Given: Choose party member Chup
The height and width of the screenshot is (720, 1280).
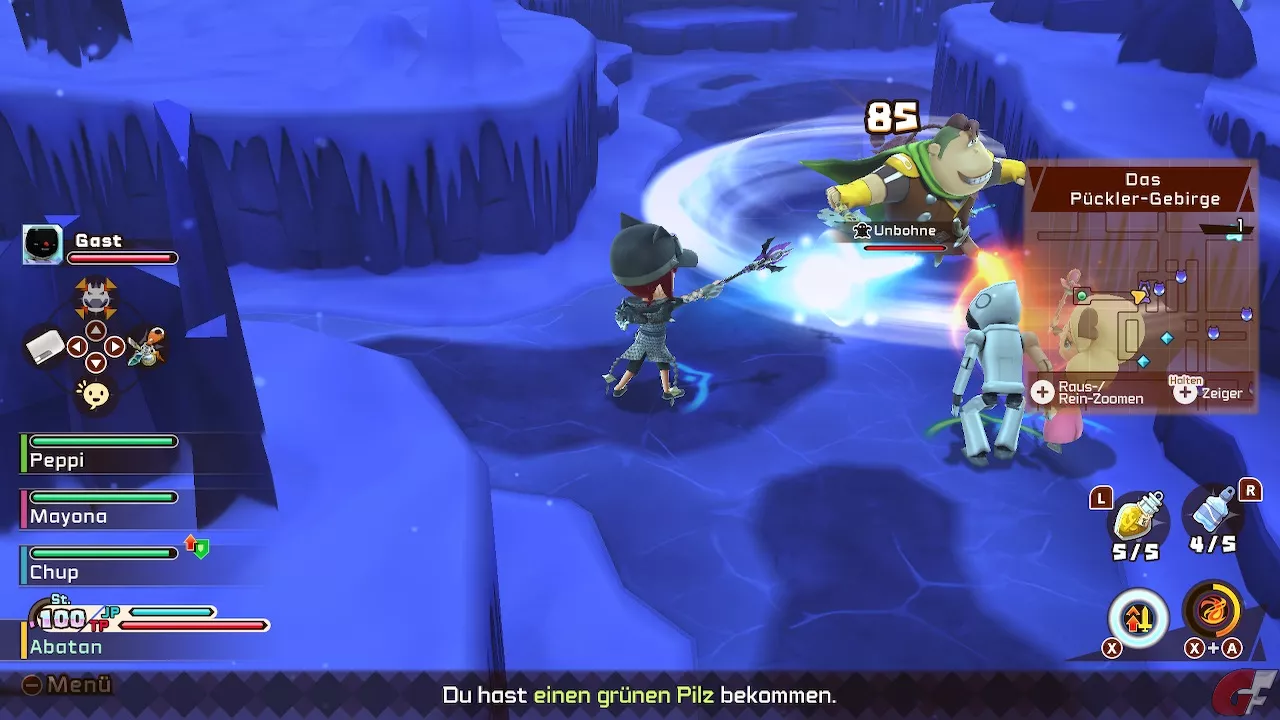Looking at the screenshot, I should click(100, 564).
